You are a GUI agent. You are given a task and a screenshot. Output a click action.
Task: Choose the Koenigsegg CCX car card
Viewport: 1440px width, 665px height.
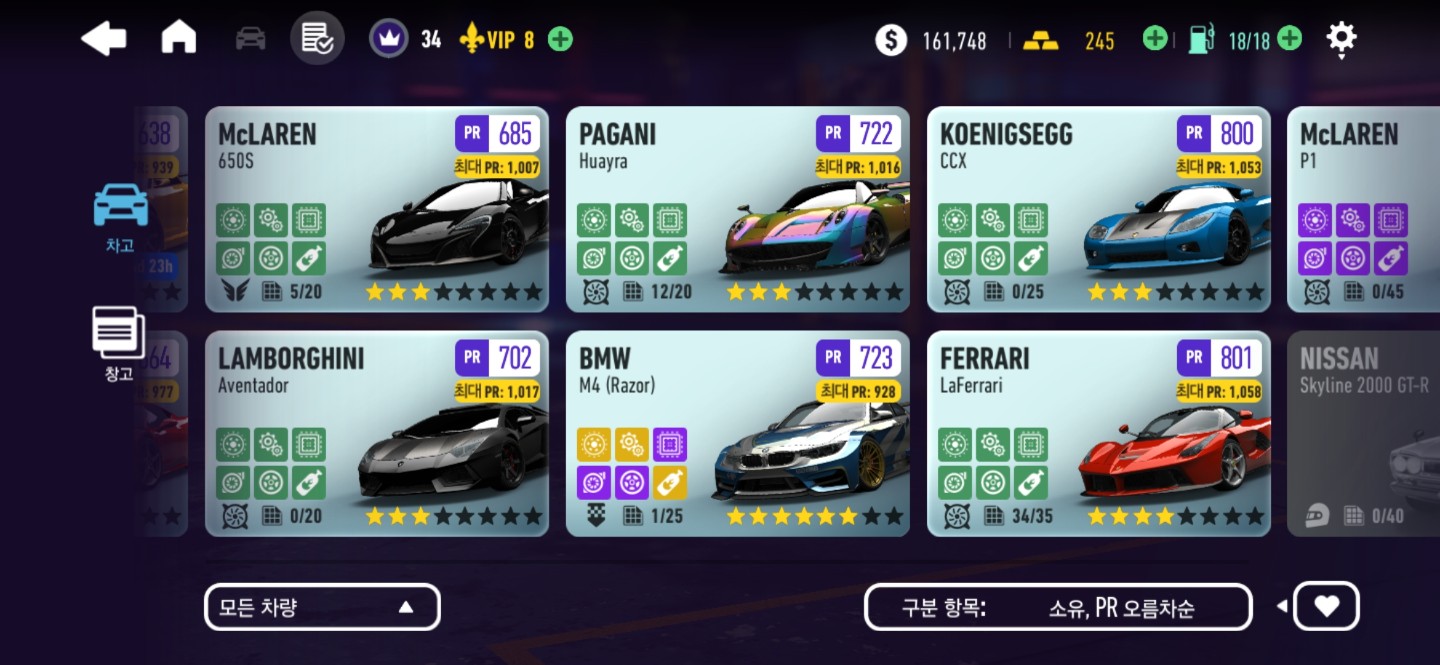(x=1098, y=209)
